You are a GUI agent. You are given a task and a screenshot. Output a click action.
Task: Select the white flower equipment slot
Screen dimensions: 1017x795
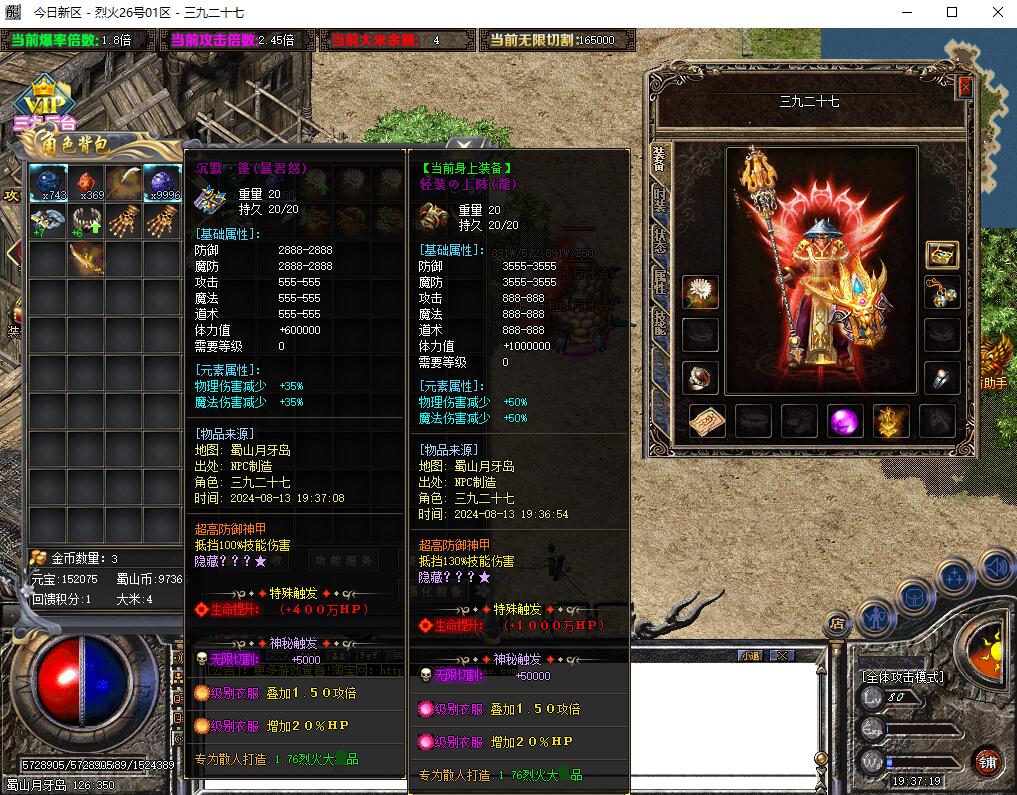pos(700,292)
